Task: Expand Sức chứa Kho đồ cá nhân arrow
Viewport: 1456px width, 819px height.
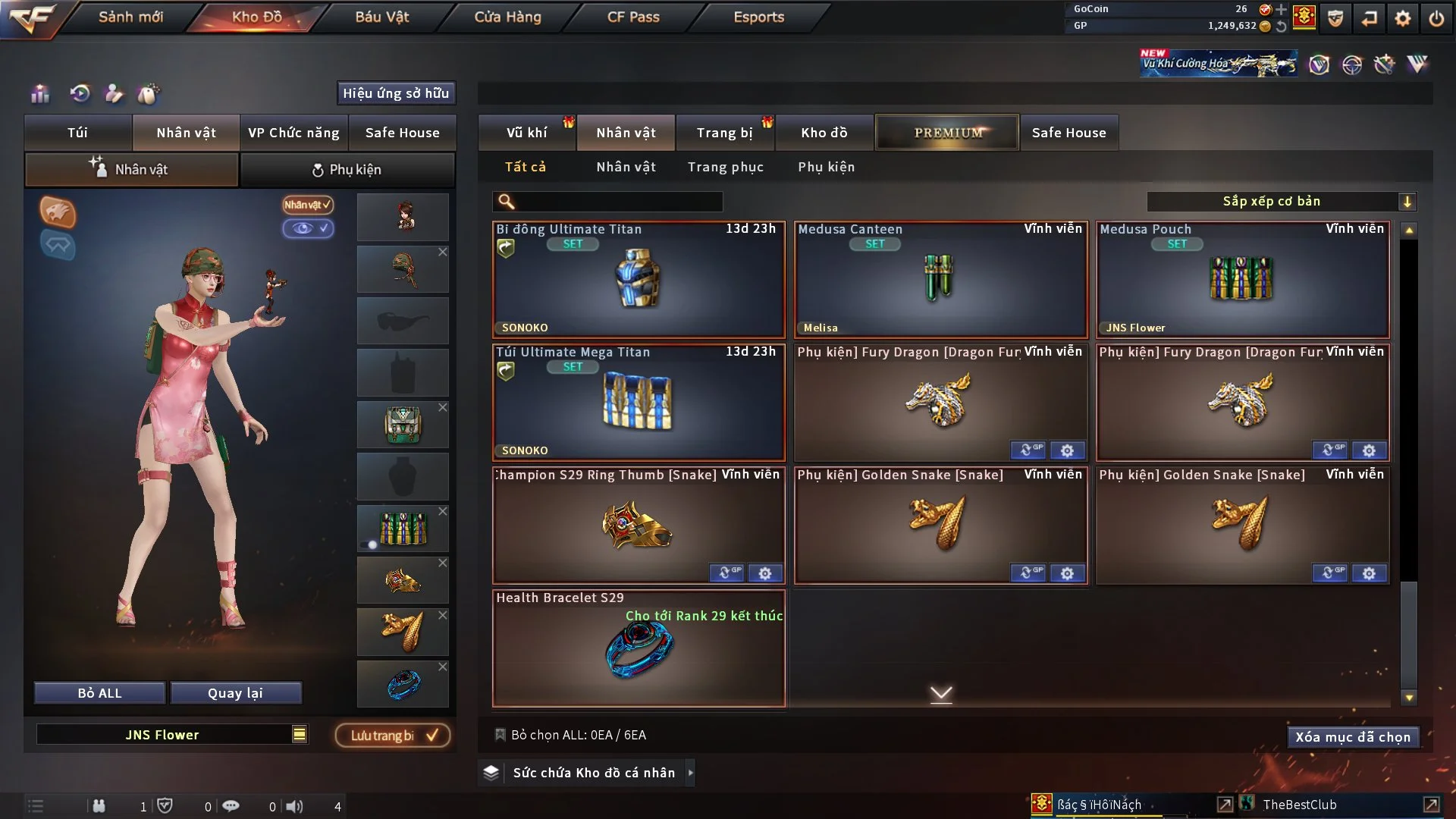Action: tap(691, 773)
